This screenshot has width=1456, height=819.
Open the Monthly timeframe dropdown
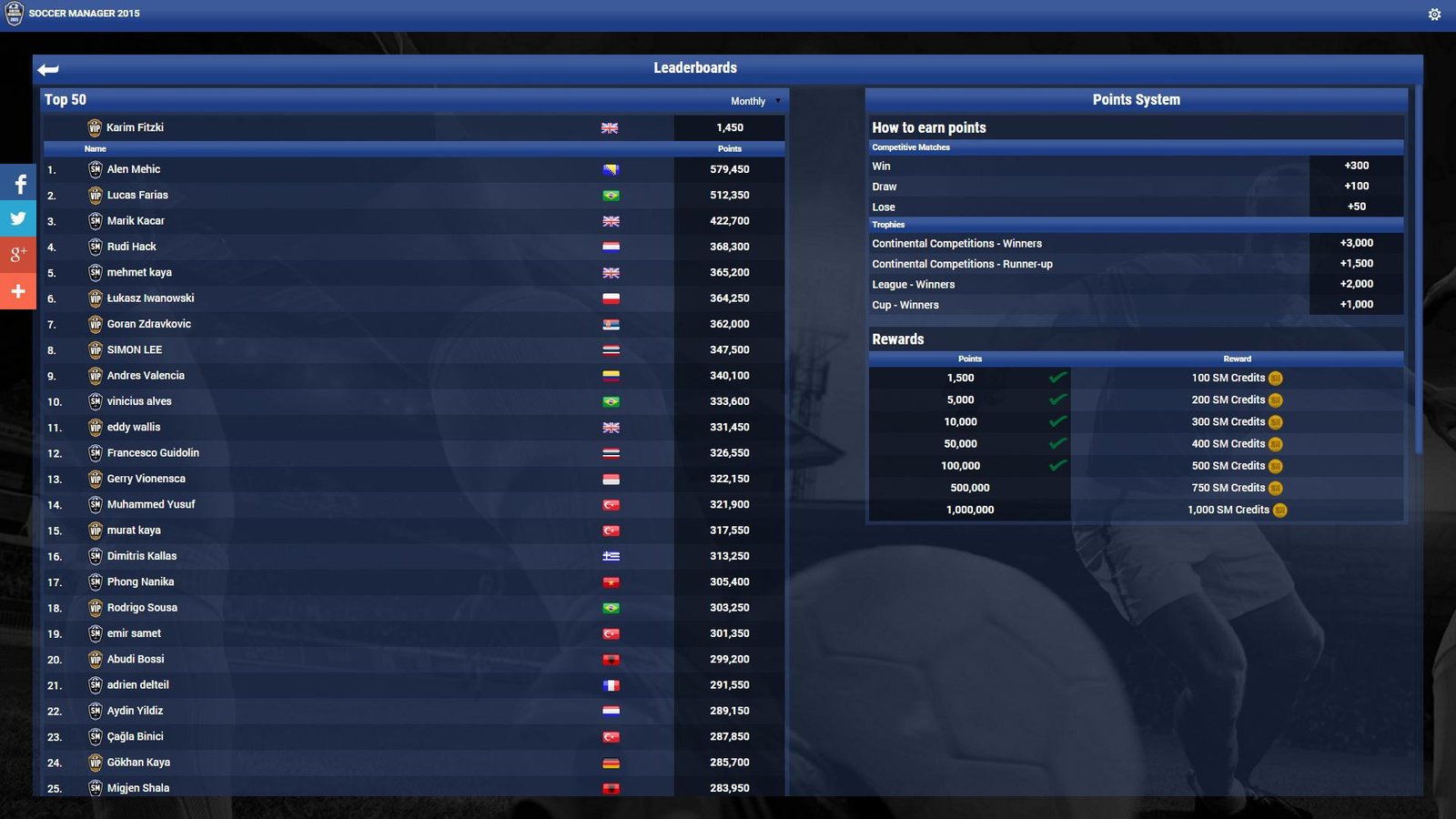pyautogui.click(x=753, y=101)
